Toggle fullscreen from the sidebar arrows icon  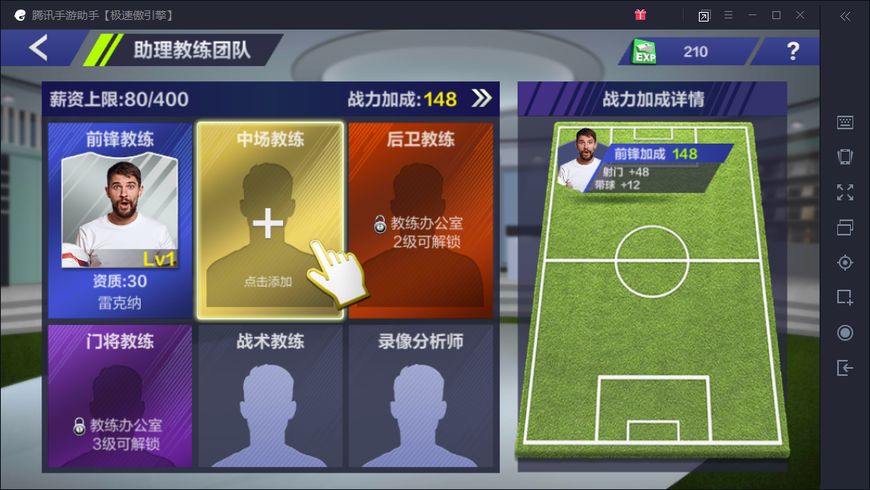(845, 192)
